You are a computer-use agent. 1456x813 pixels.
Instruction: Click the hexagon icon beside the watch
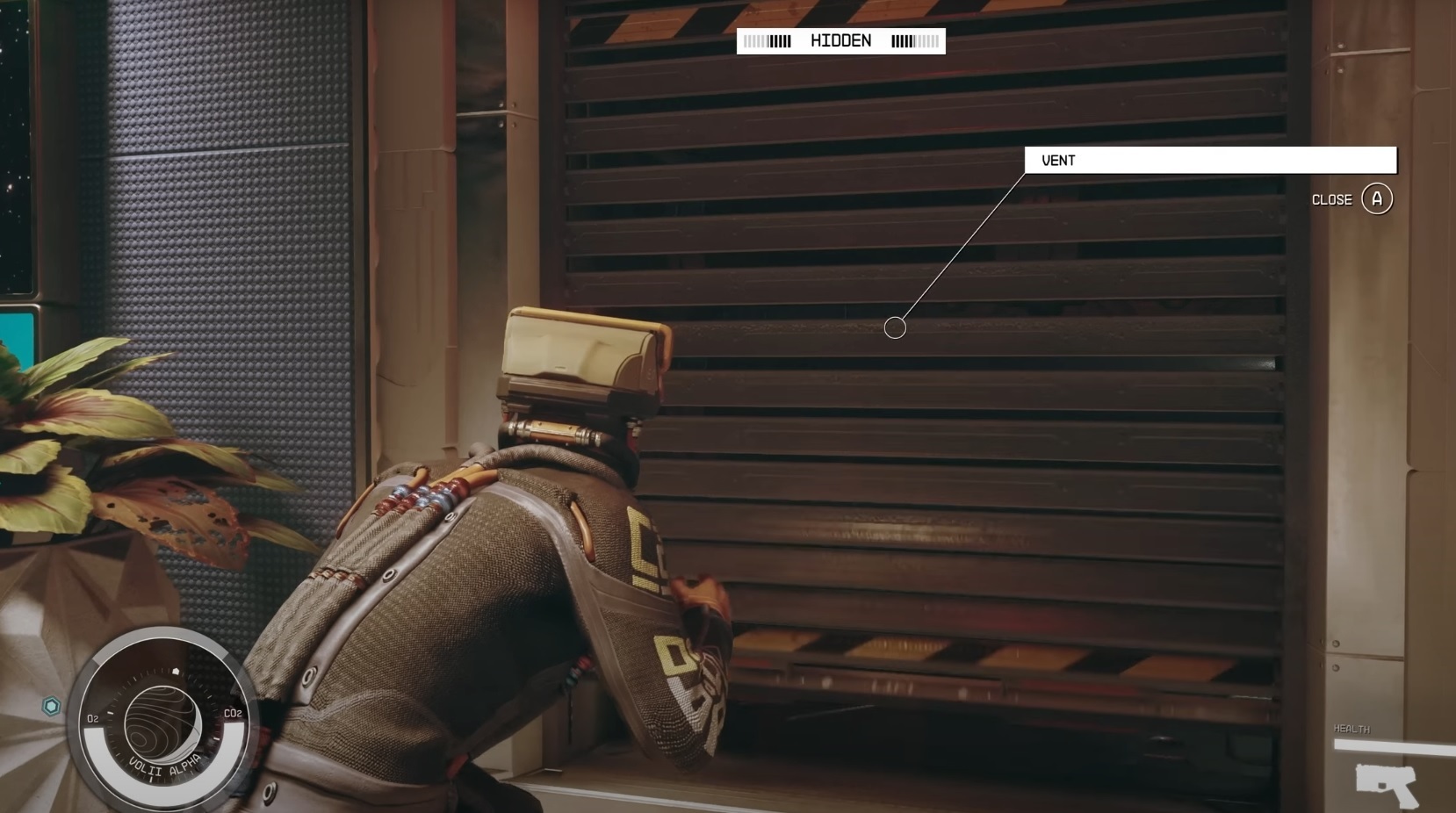pos(52,705)
